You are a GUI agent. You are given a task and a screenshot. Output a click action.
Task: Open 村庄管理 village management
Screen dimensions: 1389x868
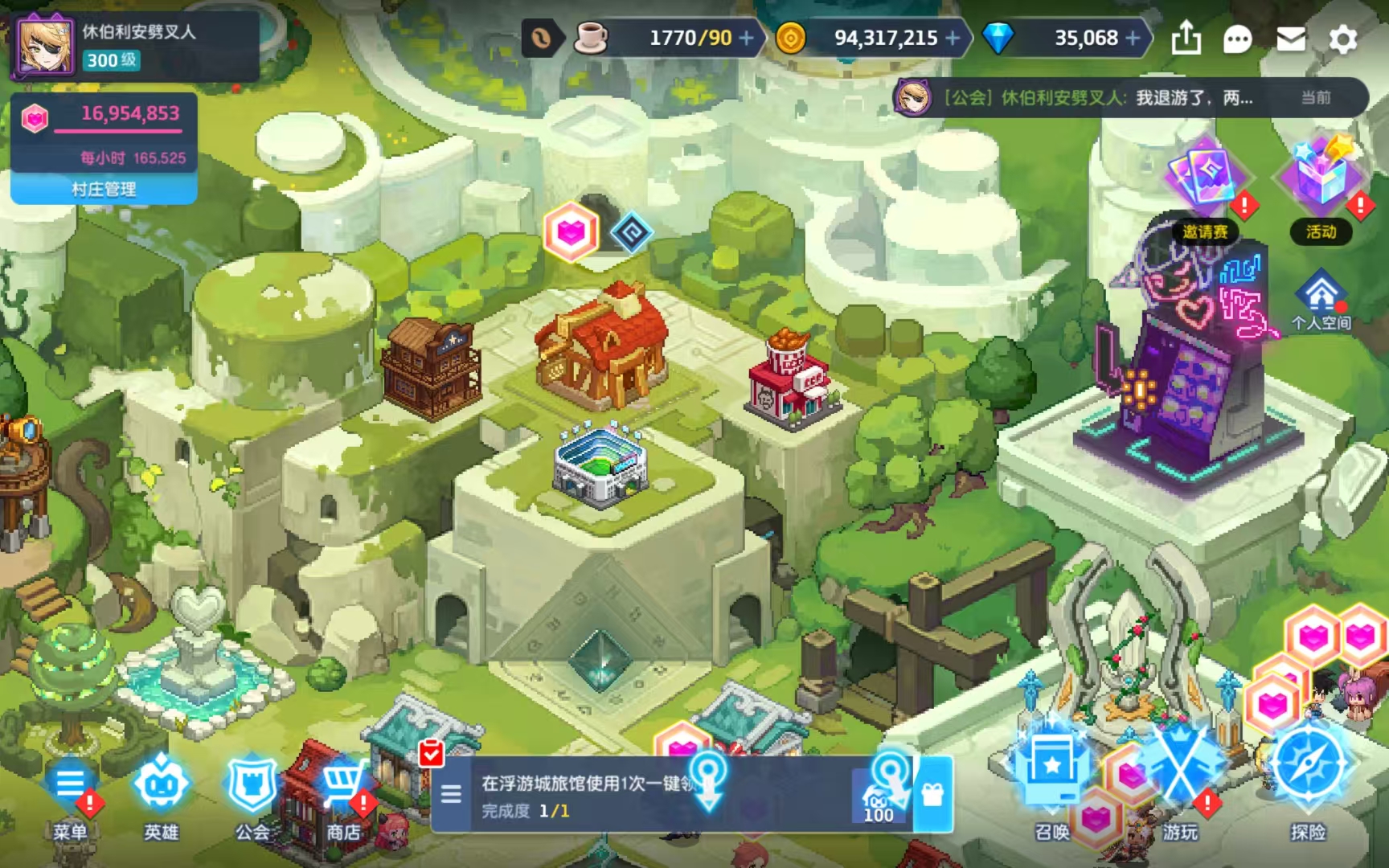tap(104, 189)
